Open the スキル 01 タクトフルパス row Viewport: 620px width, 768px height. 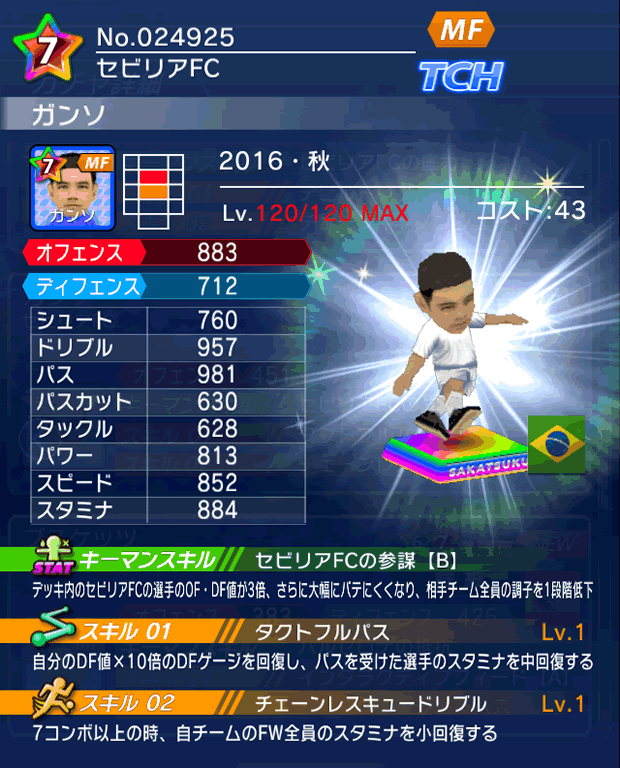click(x=312, y=631)
